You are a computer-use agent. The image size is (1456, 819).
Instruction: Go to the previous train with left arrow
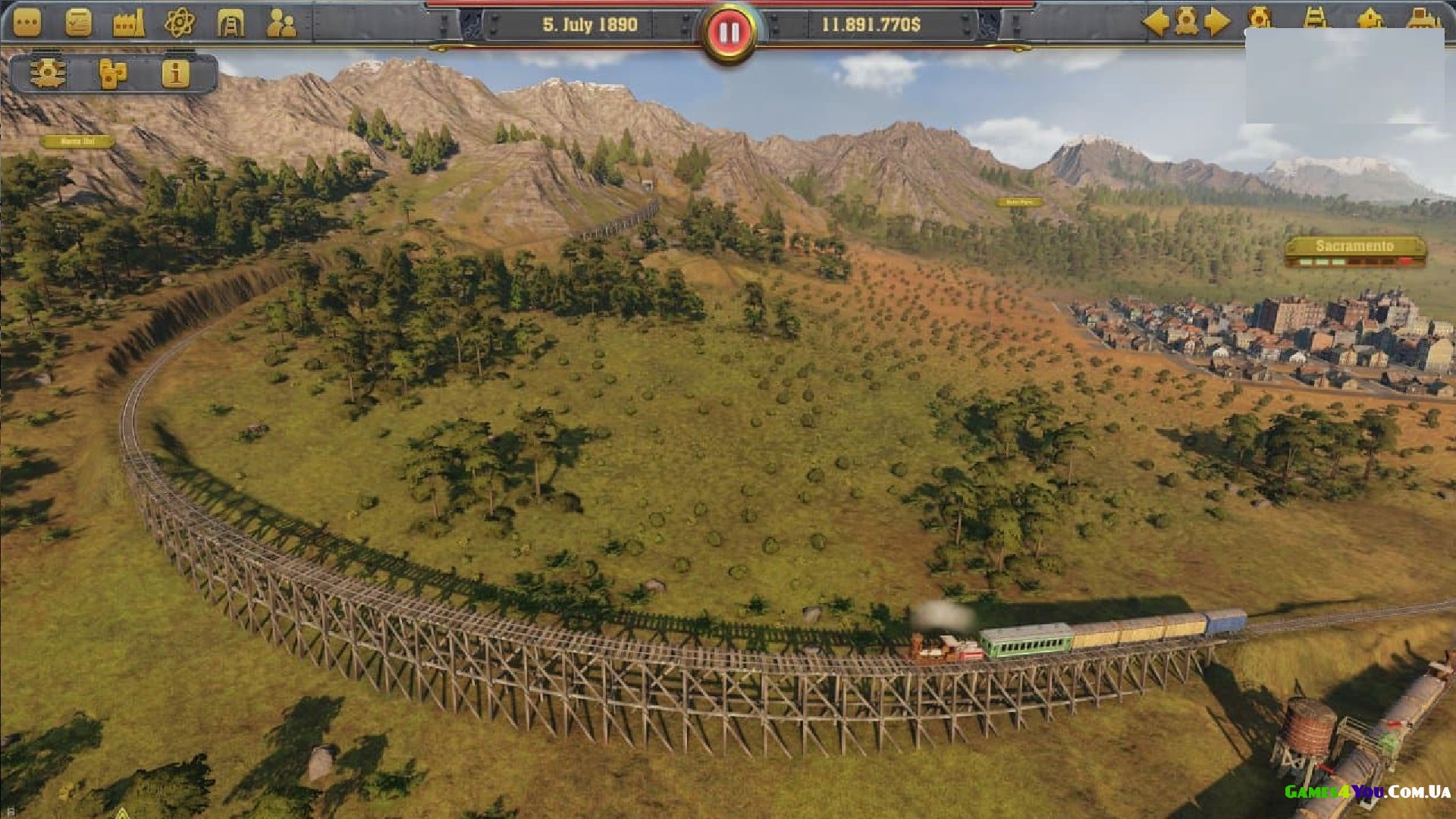(x=1155, y=22)
